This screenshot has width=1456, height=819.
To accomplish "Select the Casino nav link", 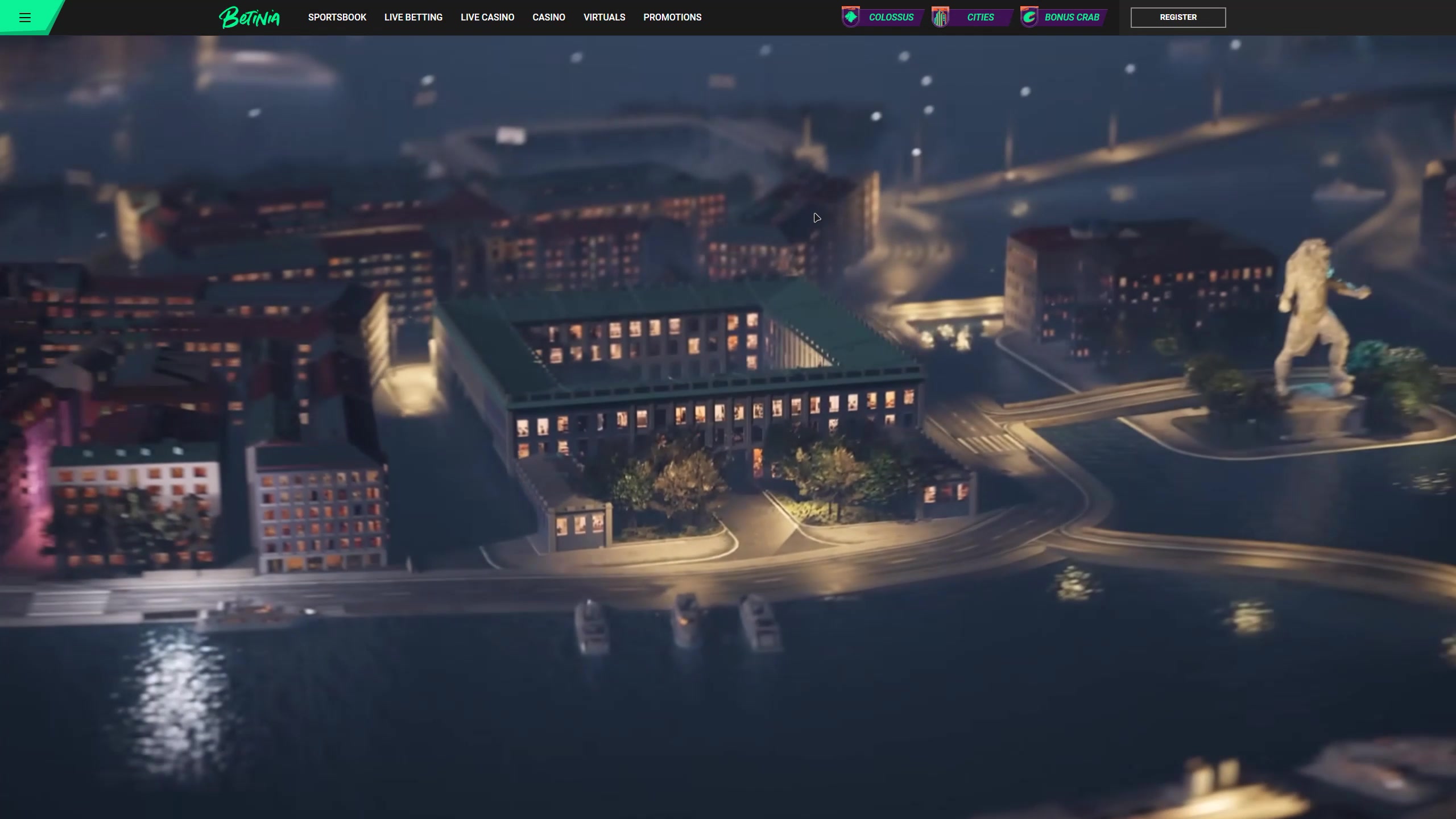I will coord(548,18).
